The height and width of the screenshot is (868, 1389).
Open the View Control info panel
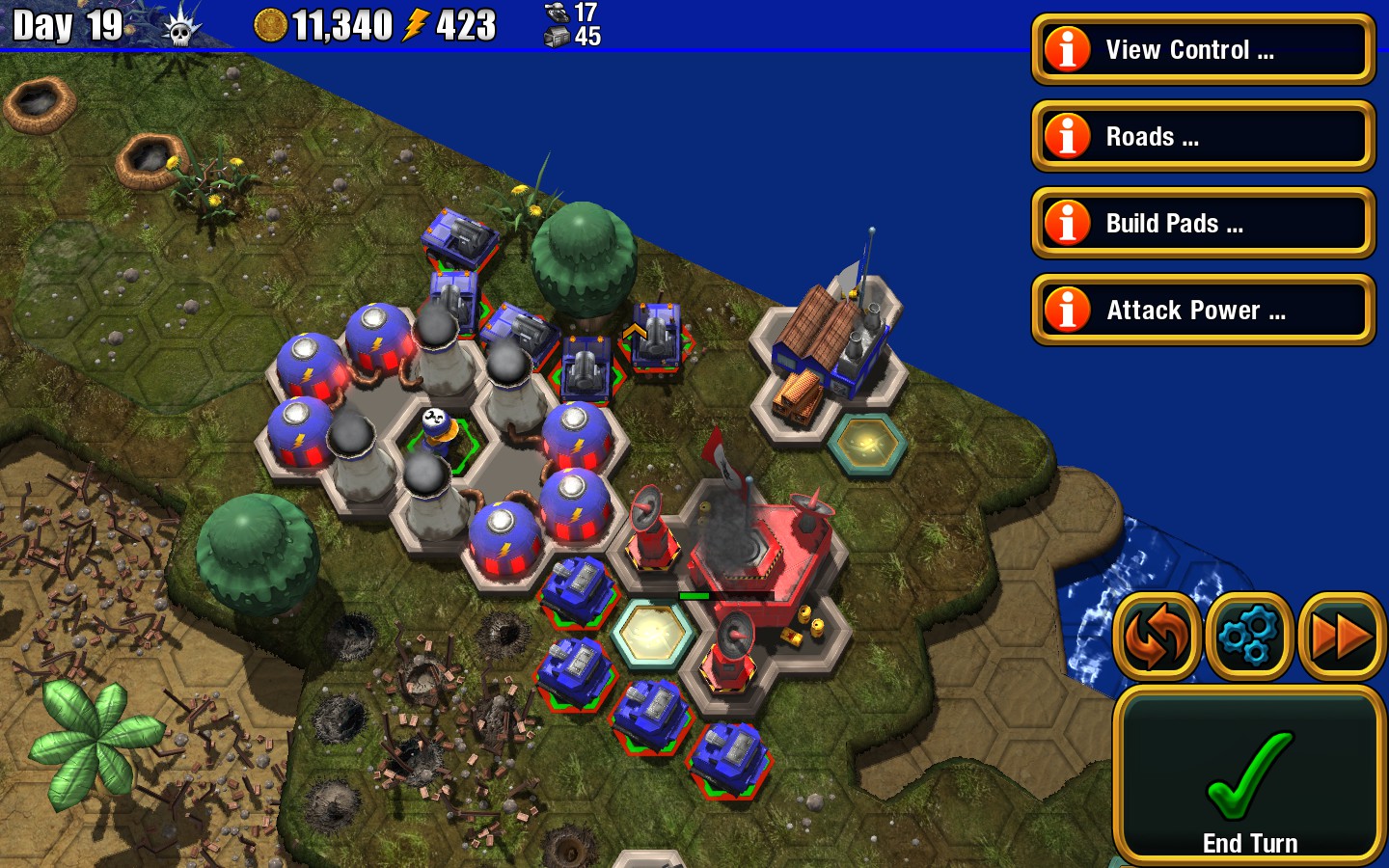1201,49
